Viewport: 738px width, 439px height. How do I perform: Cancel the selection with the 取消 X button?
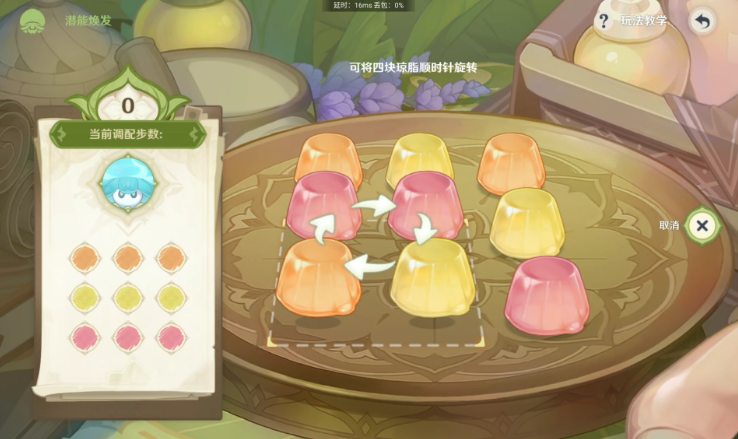(703, 225)
